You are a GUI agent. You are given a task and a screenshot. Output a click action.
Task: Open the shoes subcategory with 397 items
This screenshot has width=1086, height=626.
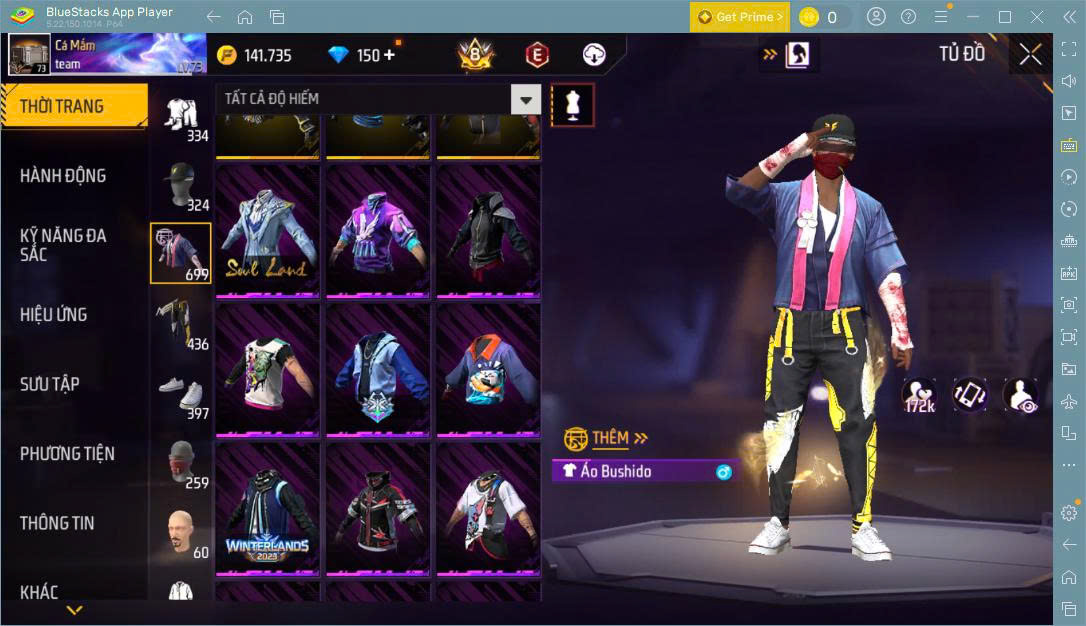[x=181, y=394]
